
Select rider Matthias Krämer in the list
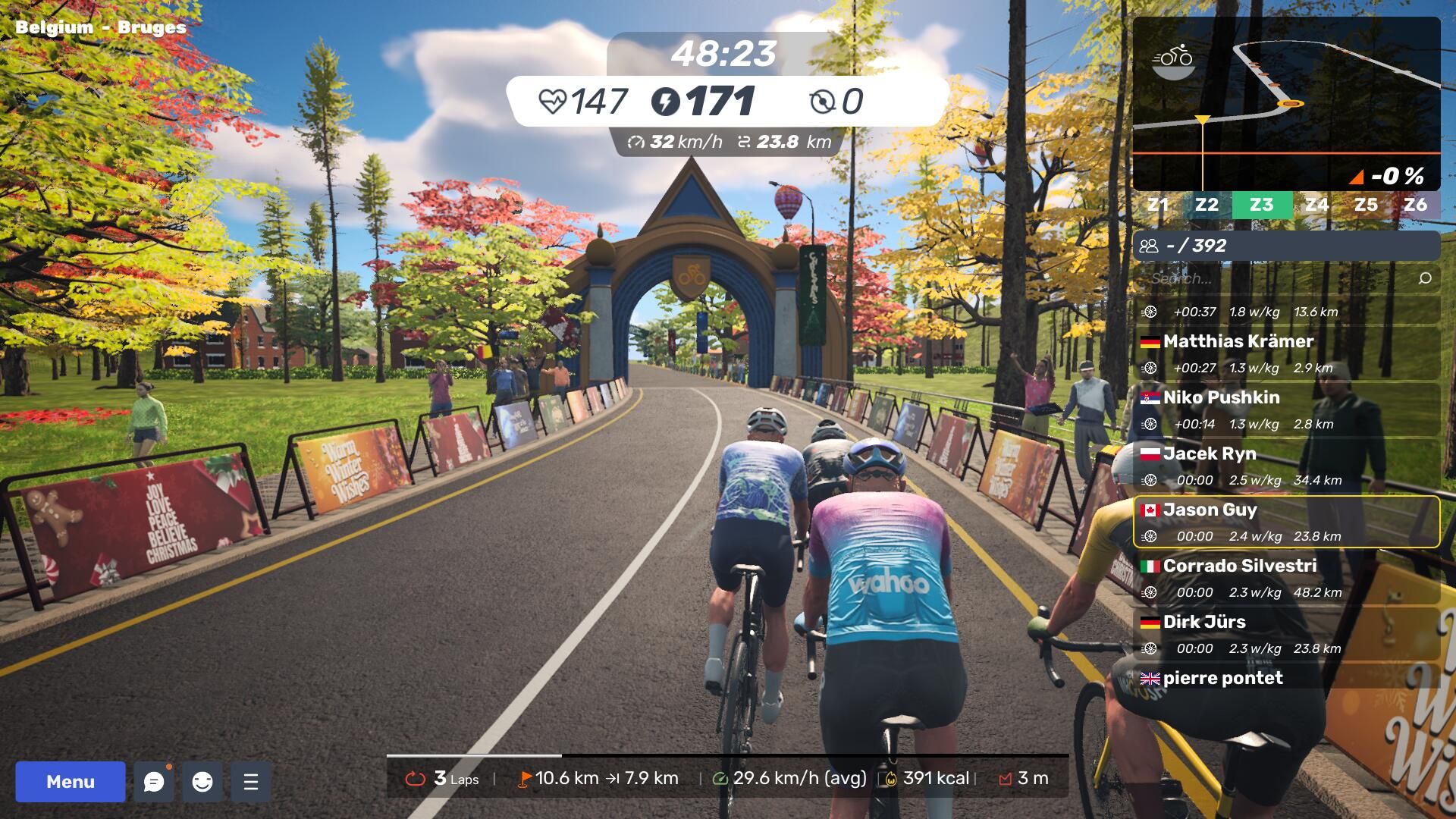click(x=1286, y=354)
